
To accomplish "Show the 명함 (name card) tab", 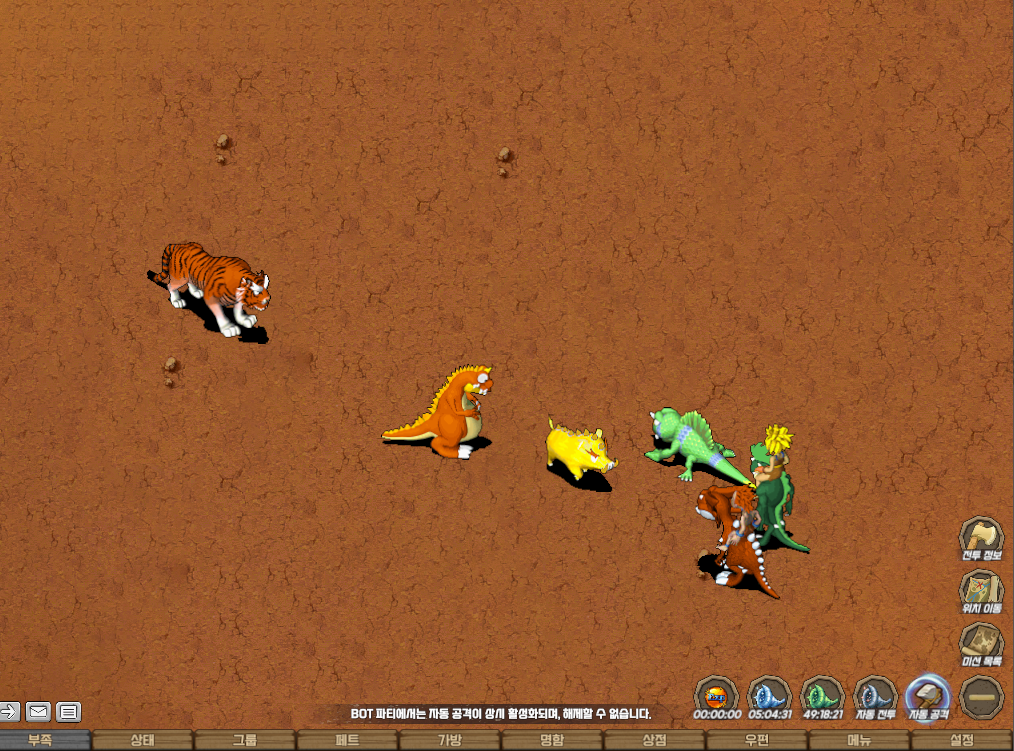I will pyautogui.click(x=552, y=741).
